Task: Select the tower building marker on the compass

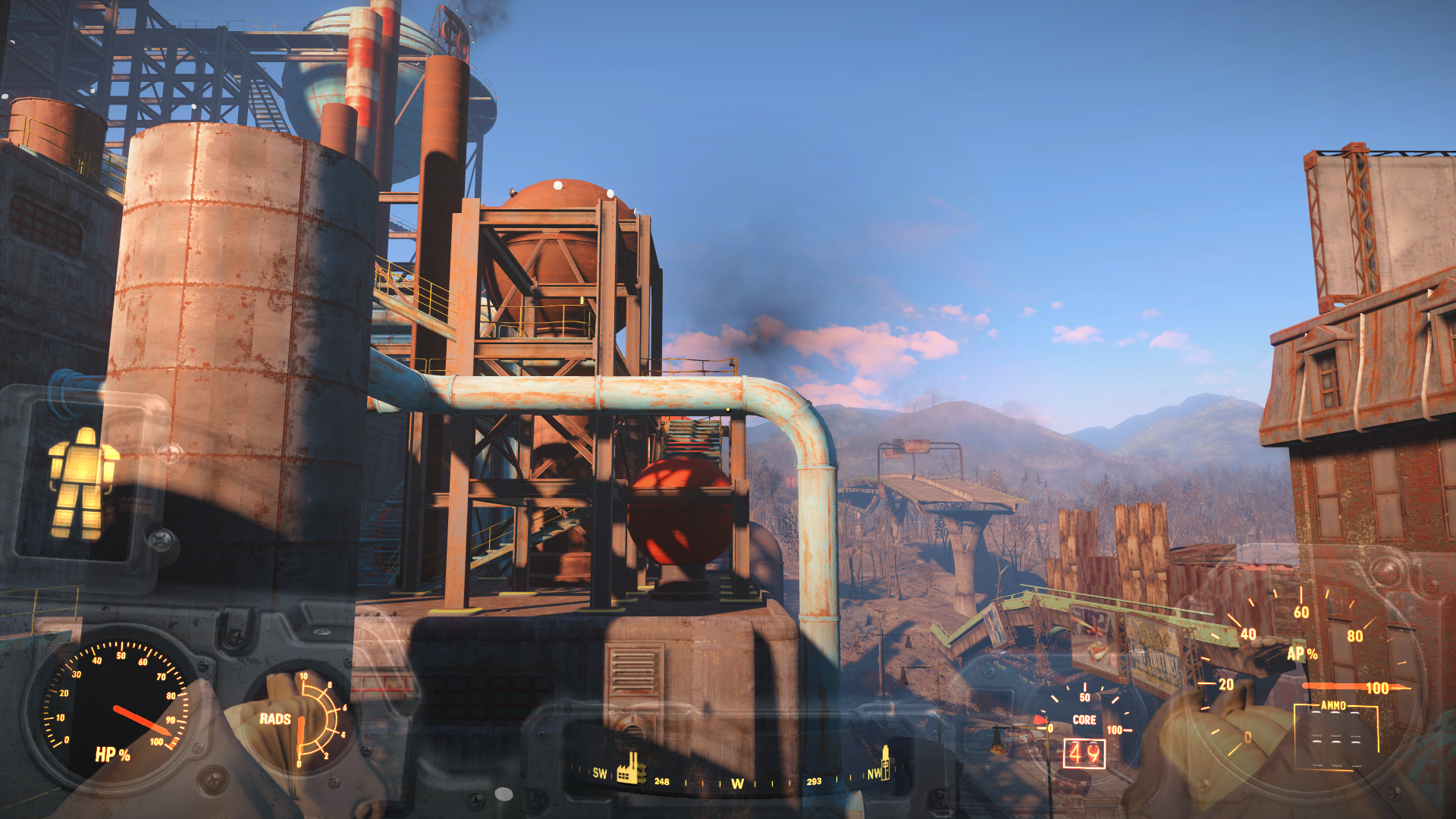Action: pos(885,762)
